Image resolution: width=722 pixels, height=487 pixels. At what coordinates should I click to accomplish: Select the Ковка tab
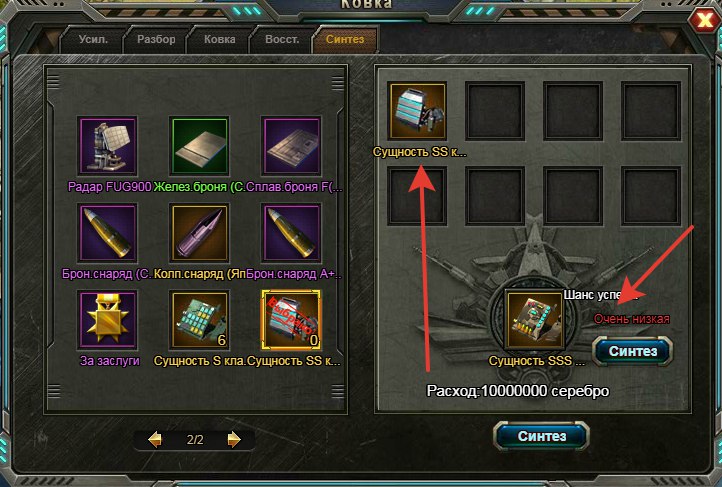coord(219,40)
